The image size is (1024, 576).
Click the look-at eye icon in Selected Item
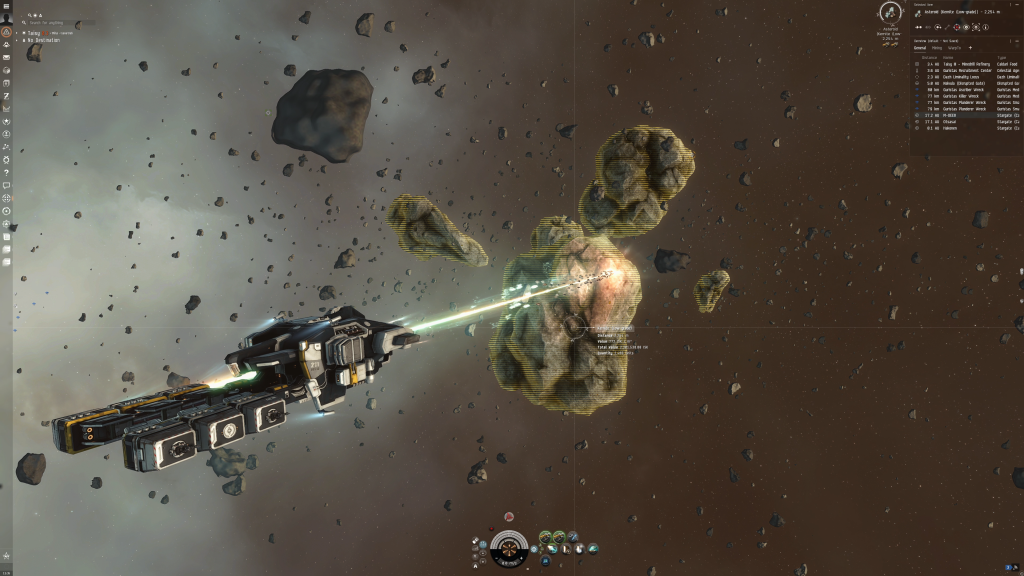click(967, 27)
